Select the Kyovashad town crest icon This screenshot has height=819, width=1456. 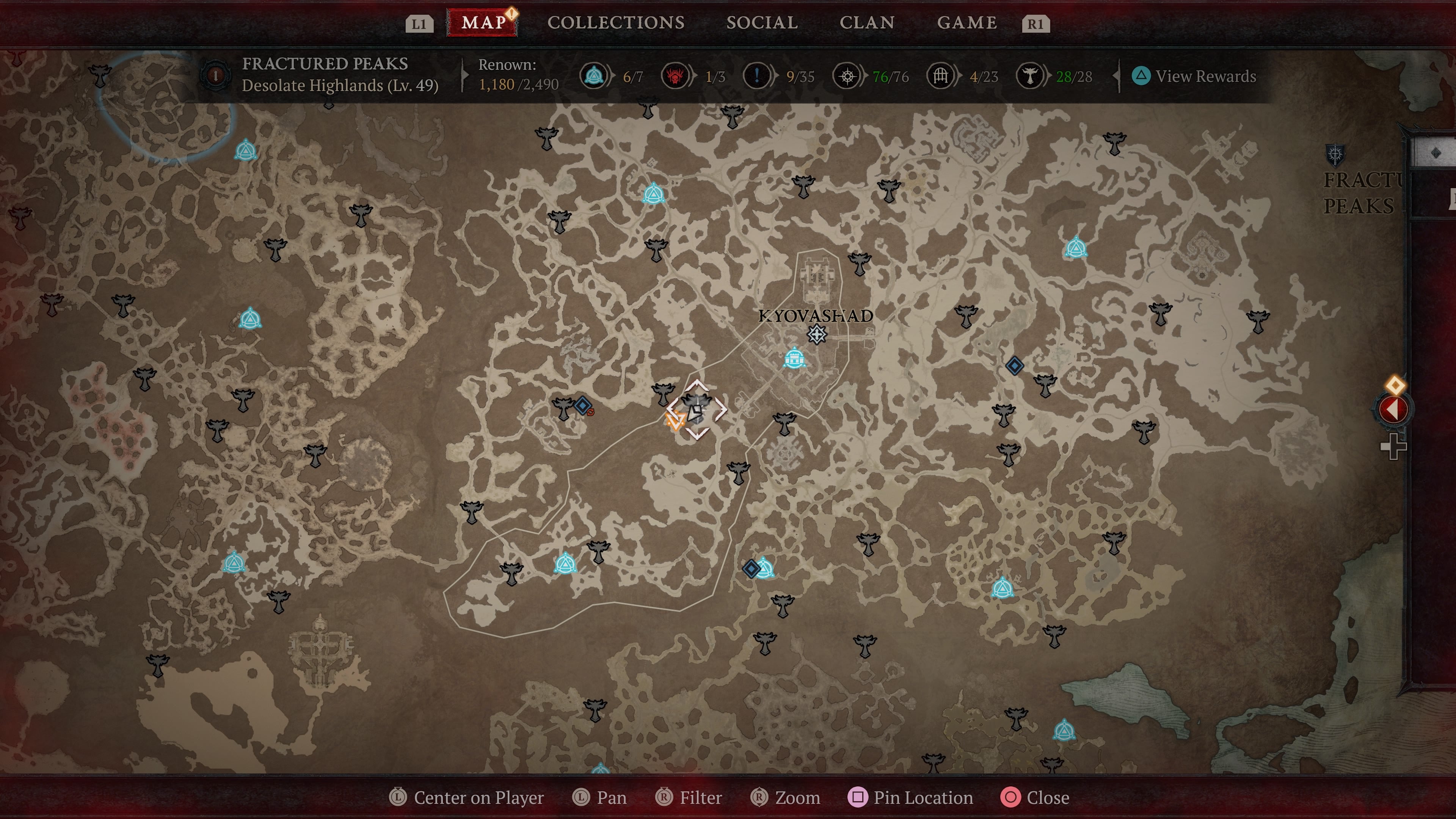(x=816, y=334)
